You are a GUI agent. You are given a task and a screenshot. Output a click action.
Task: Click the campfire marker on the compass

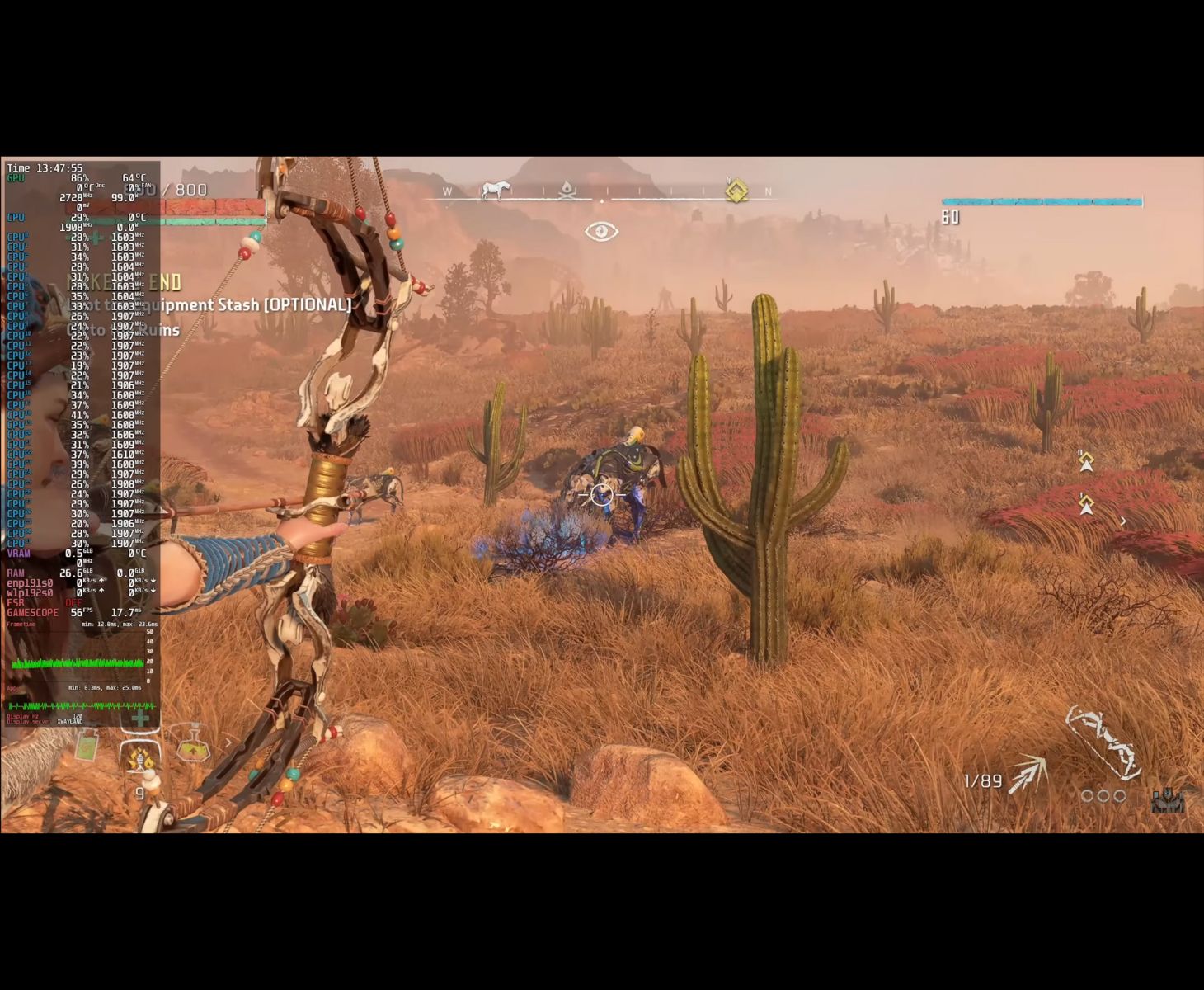pyautogui.click(x=567, y=191)
